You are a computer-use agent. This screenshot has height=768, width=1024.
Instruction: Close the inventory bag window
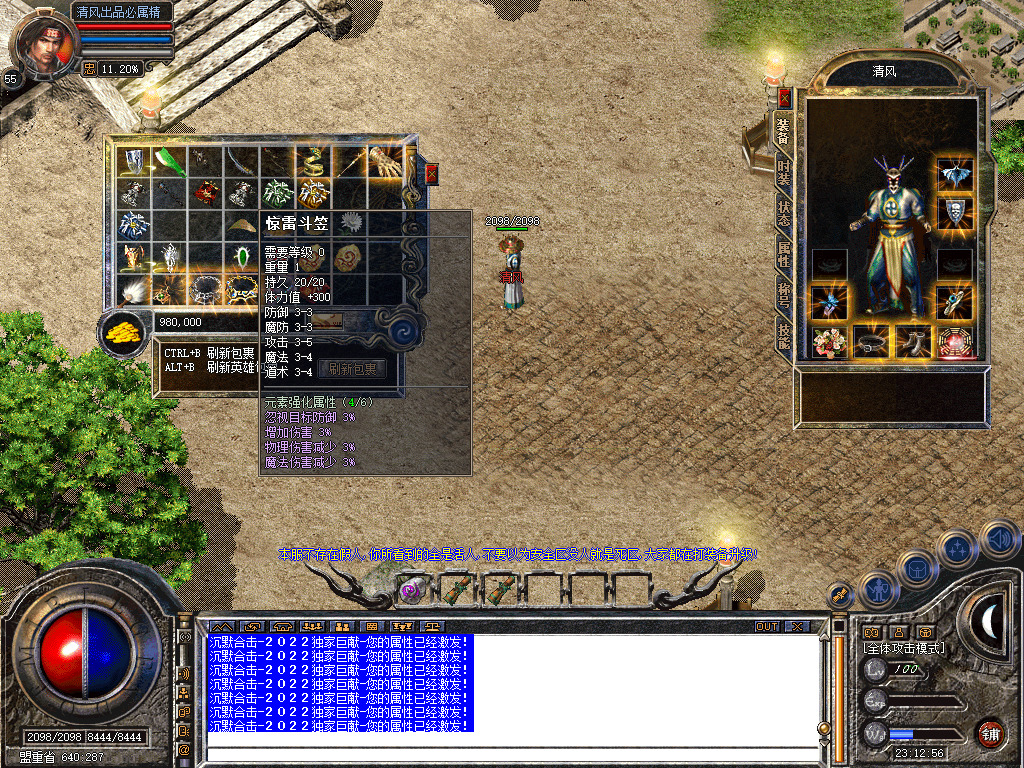pos(432,173)
